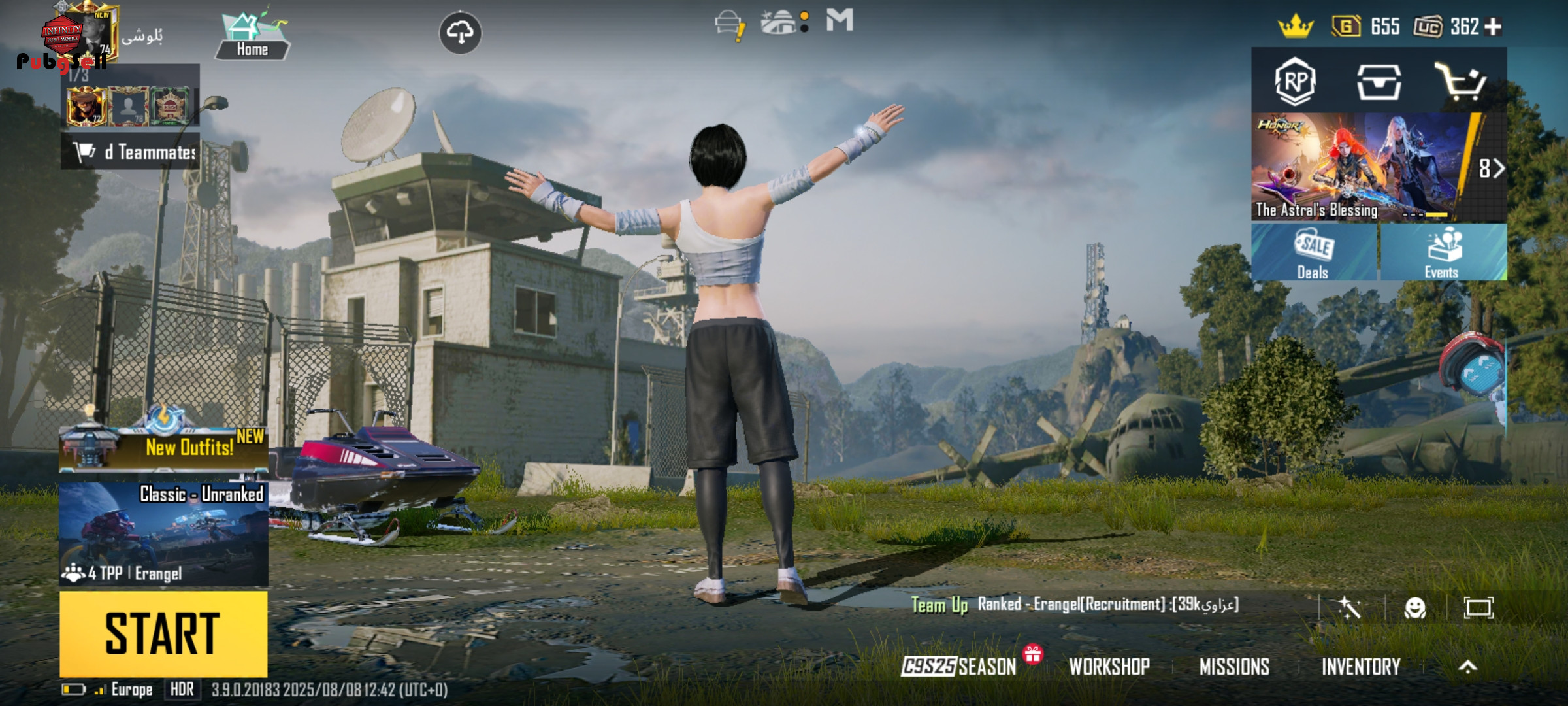Open the Missions menu
Screen dimensions: 1568x706
tap(1234, 666)
